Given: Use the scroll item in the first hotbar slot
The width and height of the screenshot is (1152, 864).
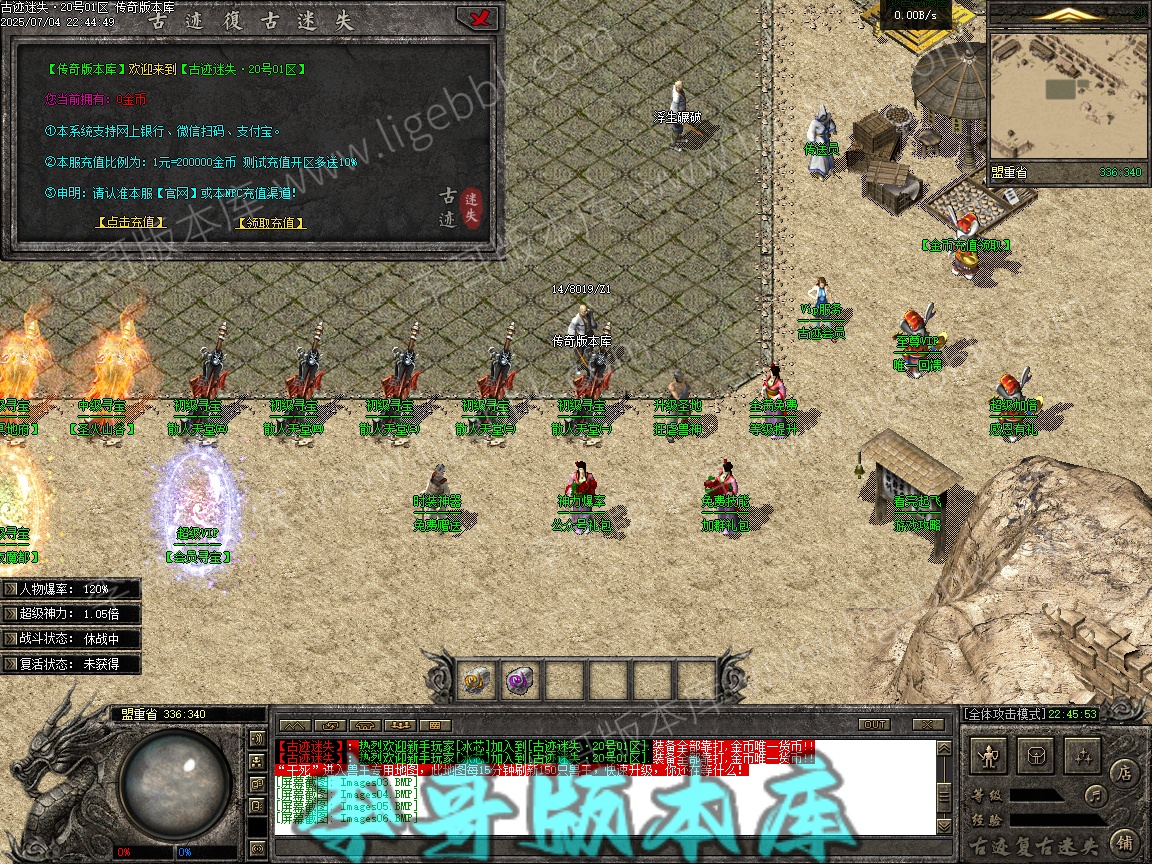Looking at the screenshot, I should [x=477, y=680].
